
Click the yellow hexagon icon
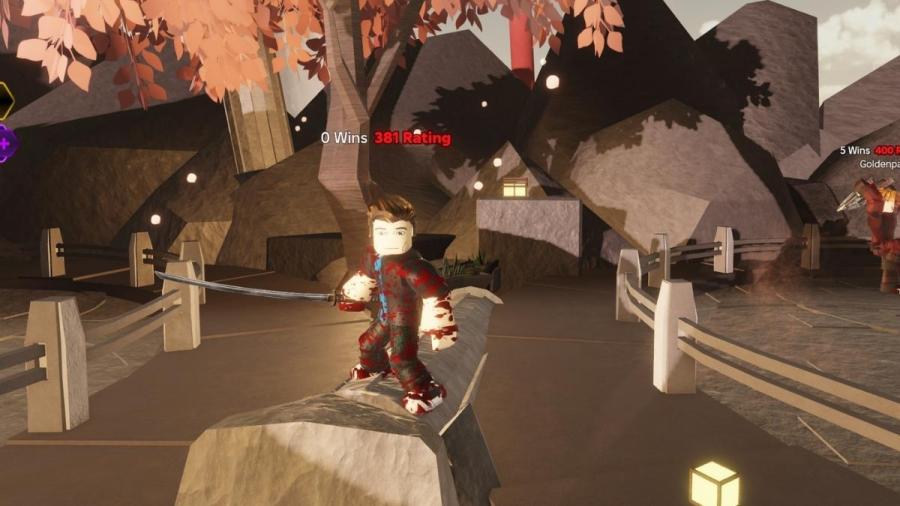(x=4, y=100)
